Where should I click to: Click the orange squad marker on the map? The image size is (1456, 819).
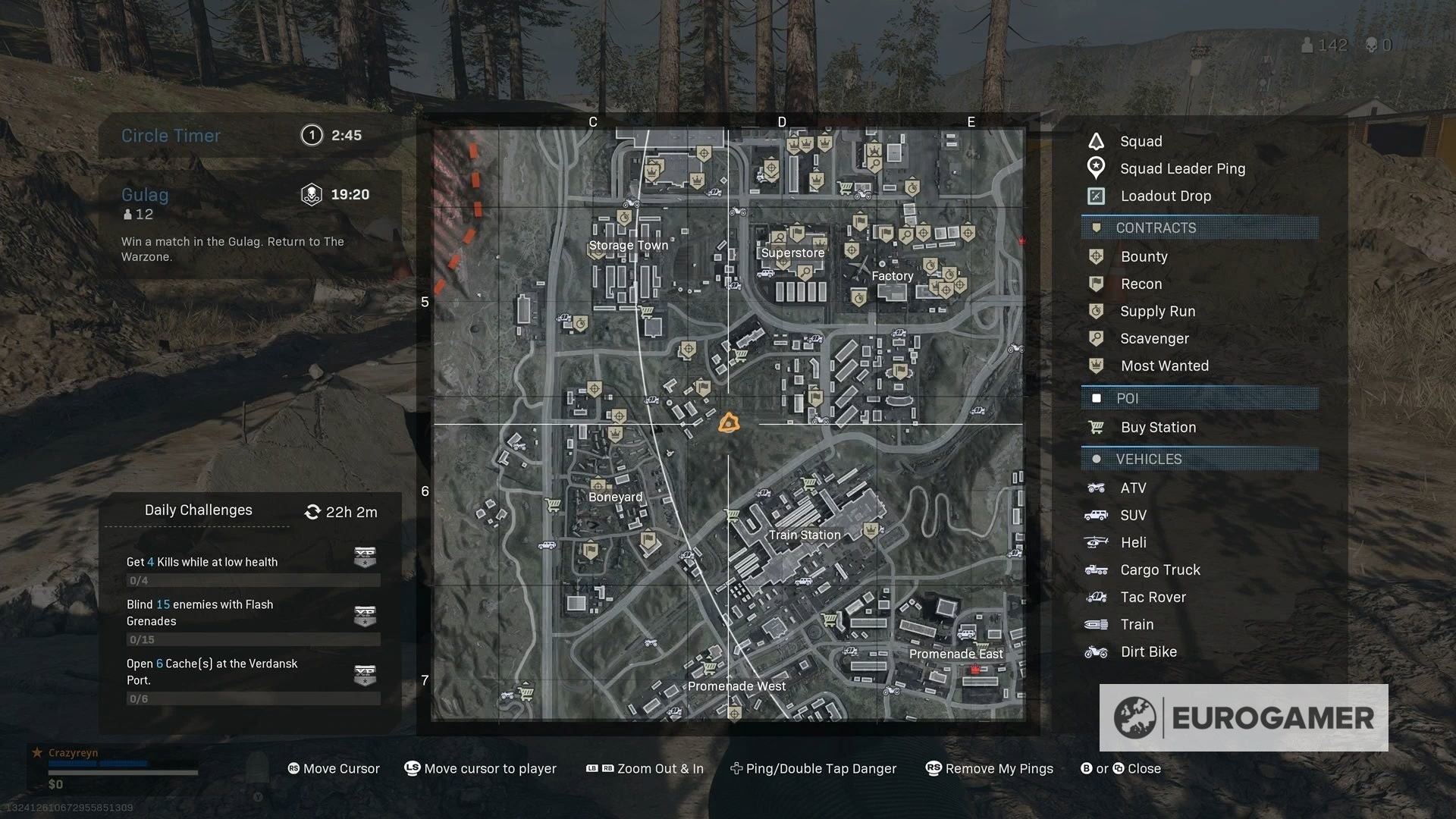729,423
